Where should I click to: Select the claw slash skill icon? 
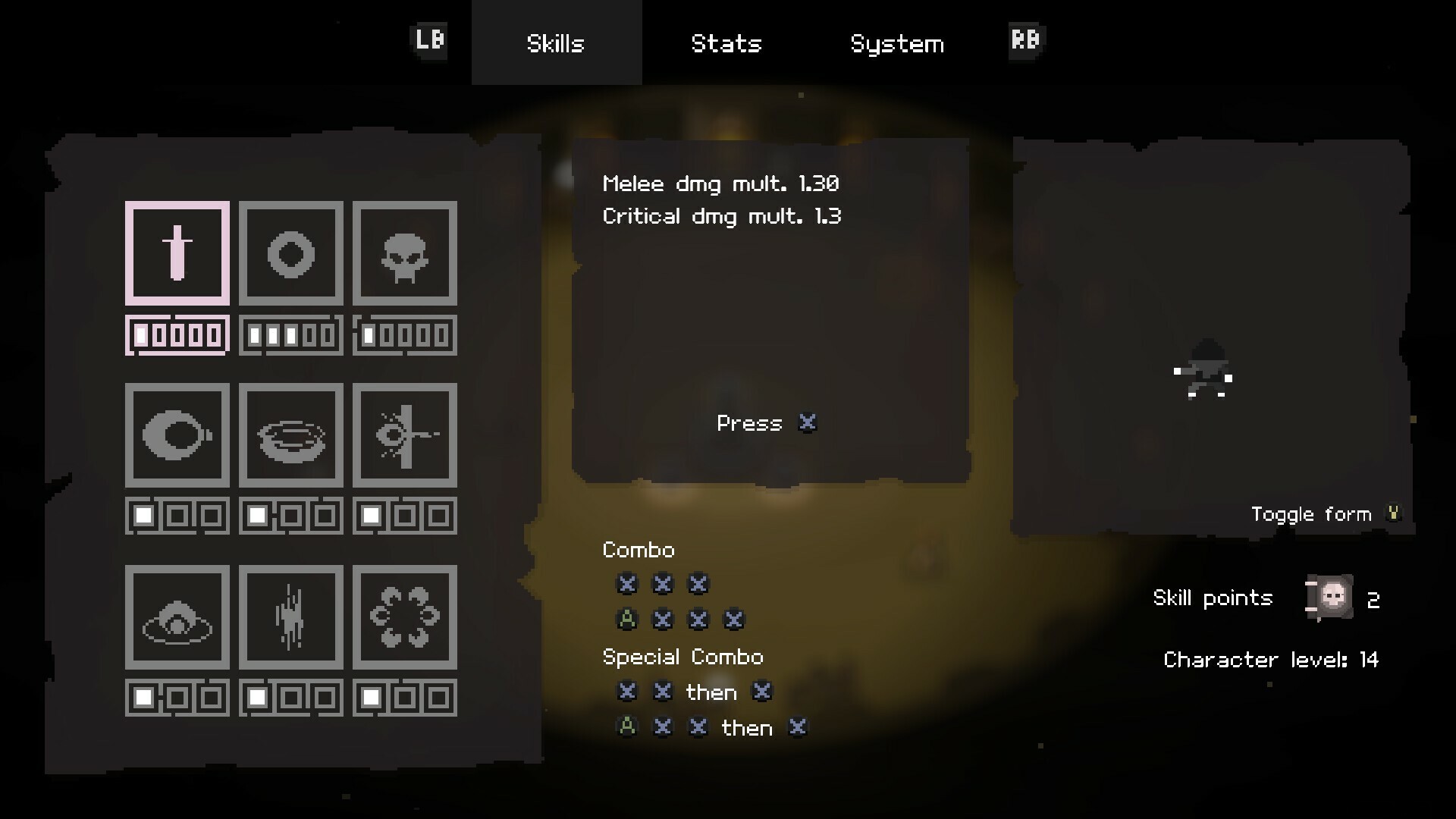291,617
